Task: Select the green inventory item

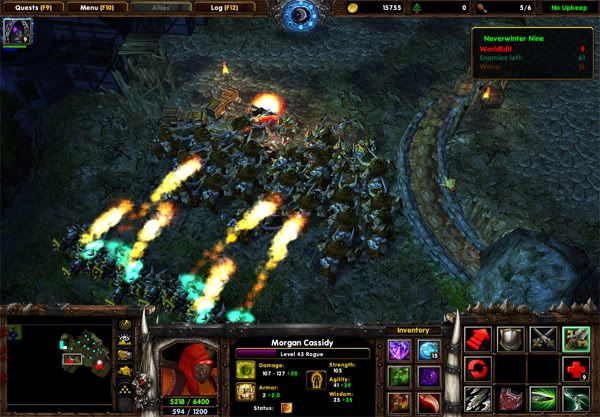Action: (399, 377)
